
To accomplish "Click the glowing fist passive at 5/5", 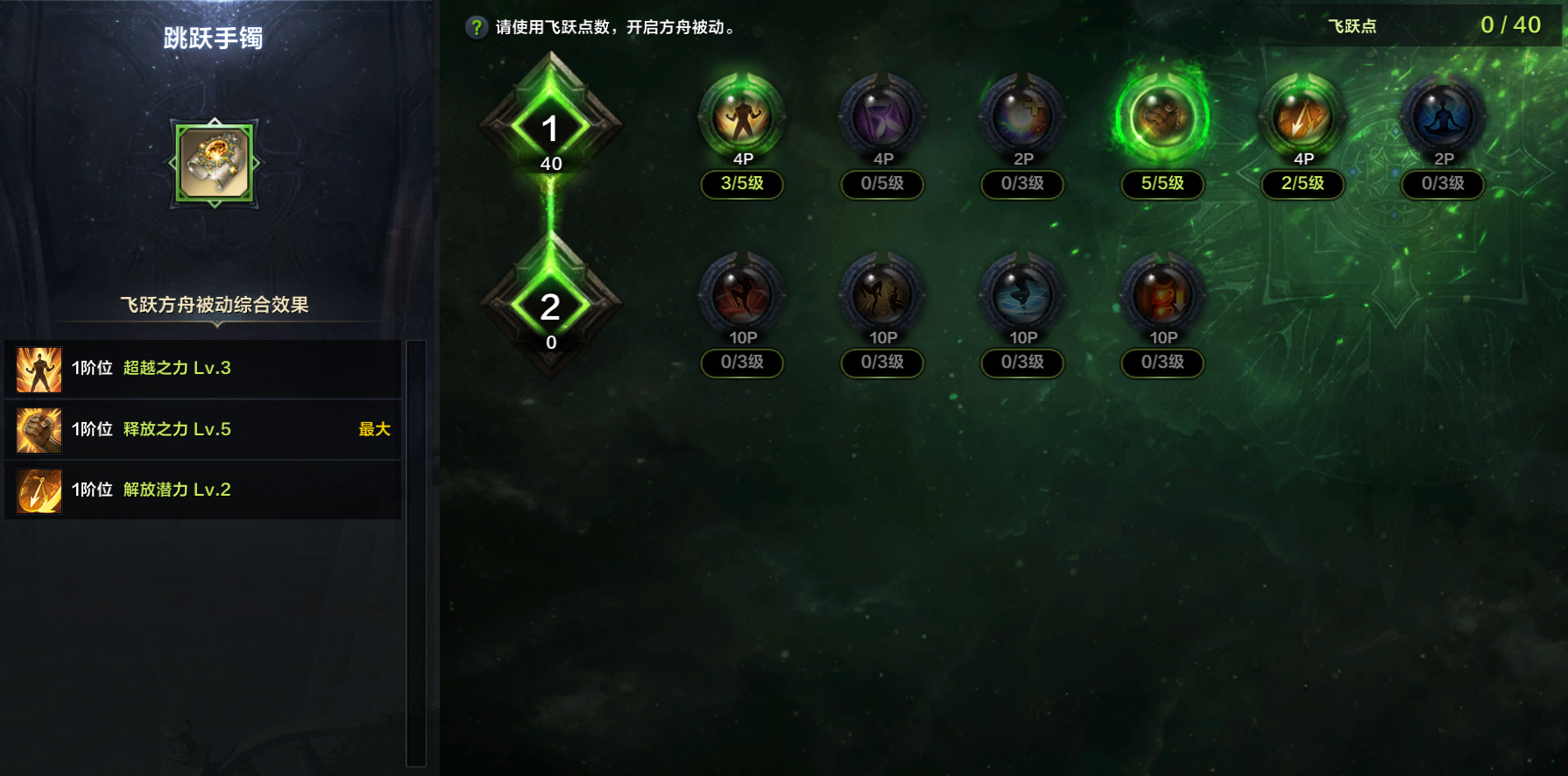I will pos(1162,118).
